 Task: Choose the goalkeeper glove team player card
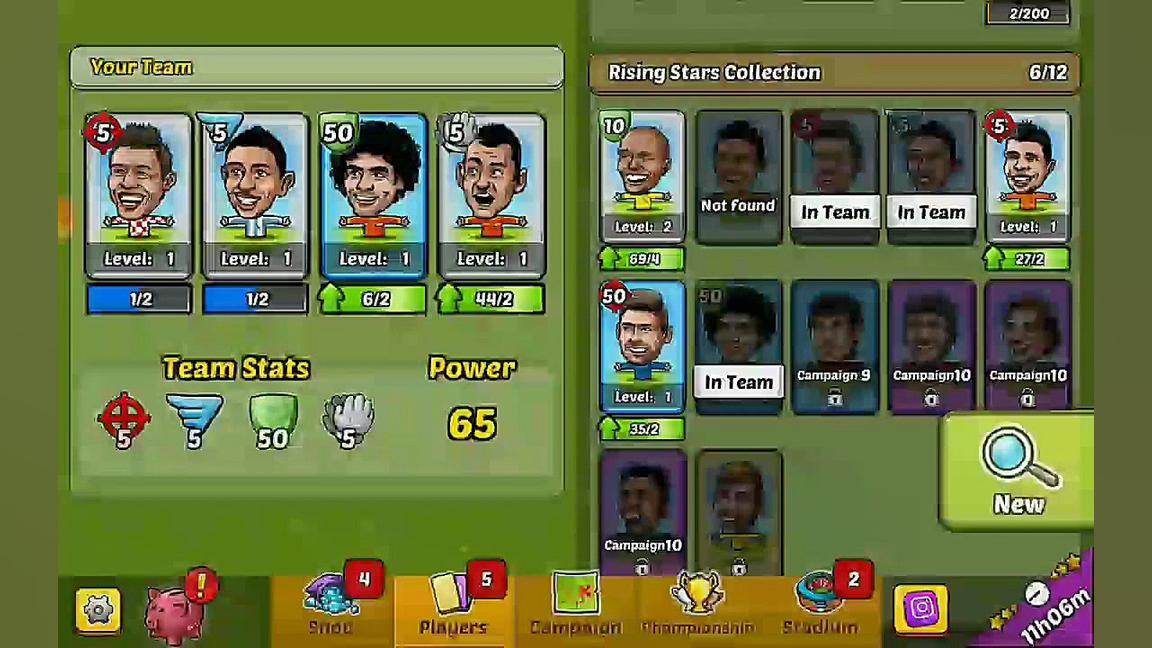(491, 195)
